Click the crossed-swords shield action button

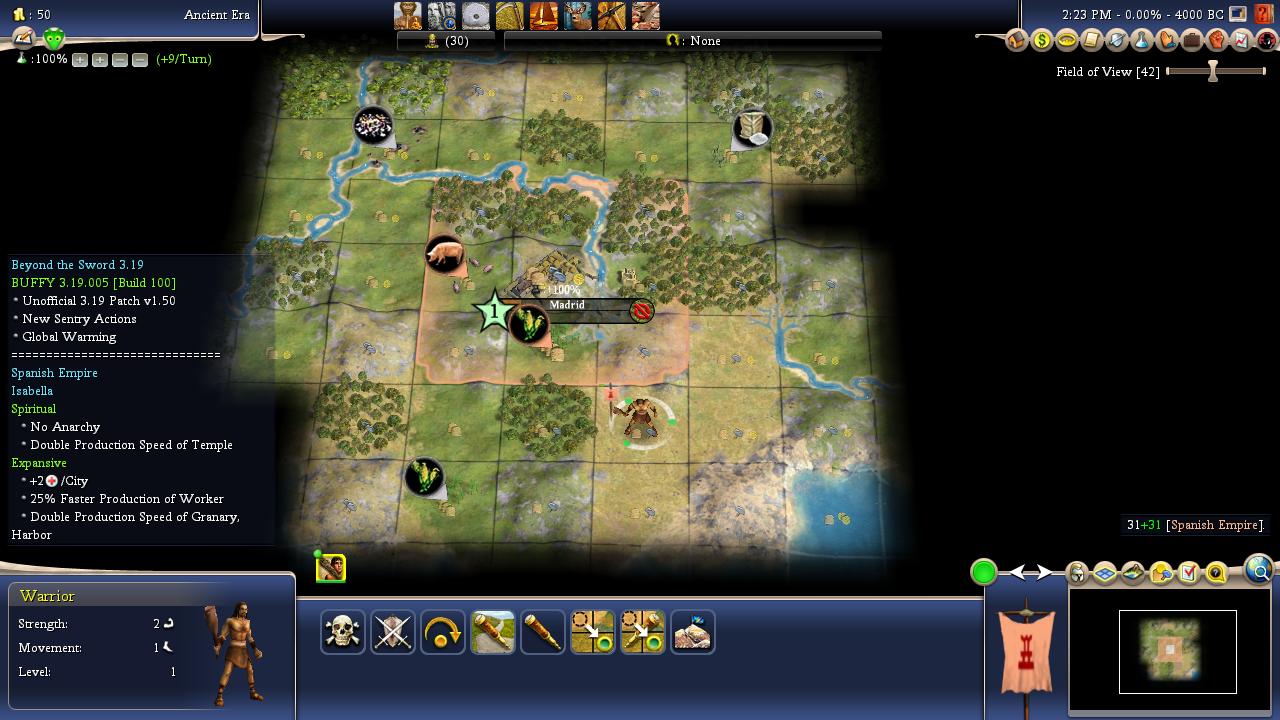click(x=393, y=632)
